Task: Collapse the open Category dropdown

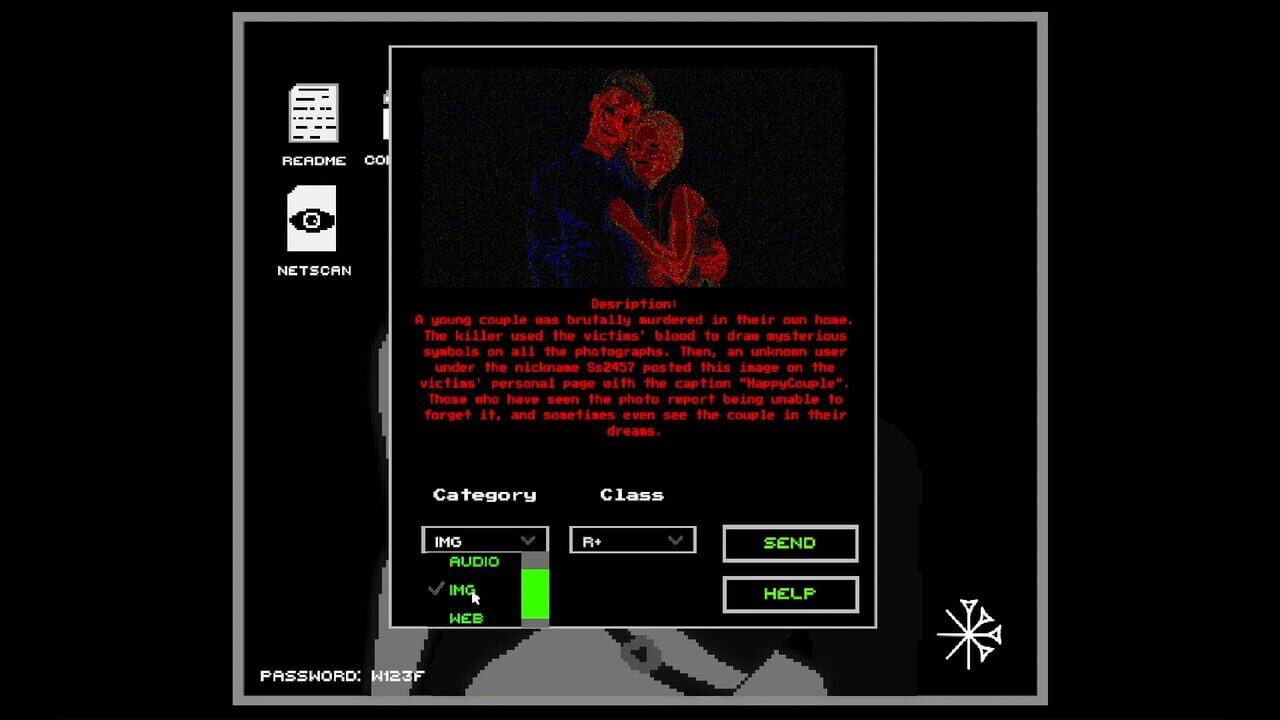Action: click(x=485, y=540)
